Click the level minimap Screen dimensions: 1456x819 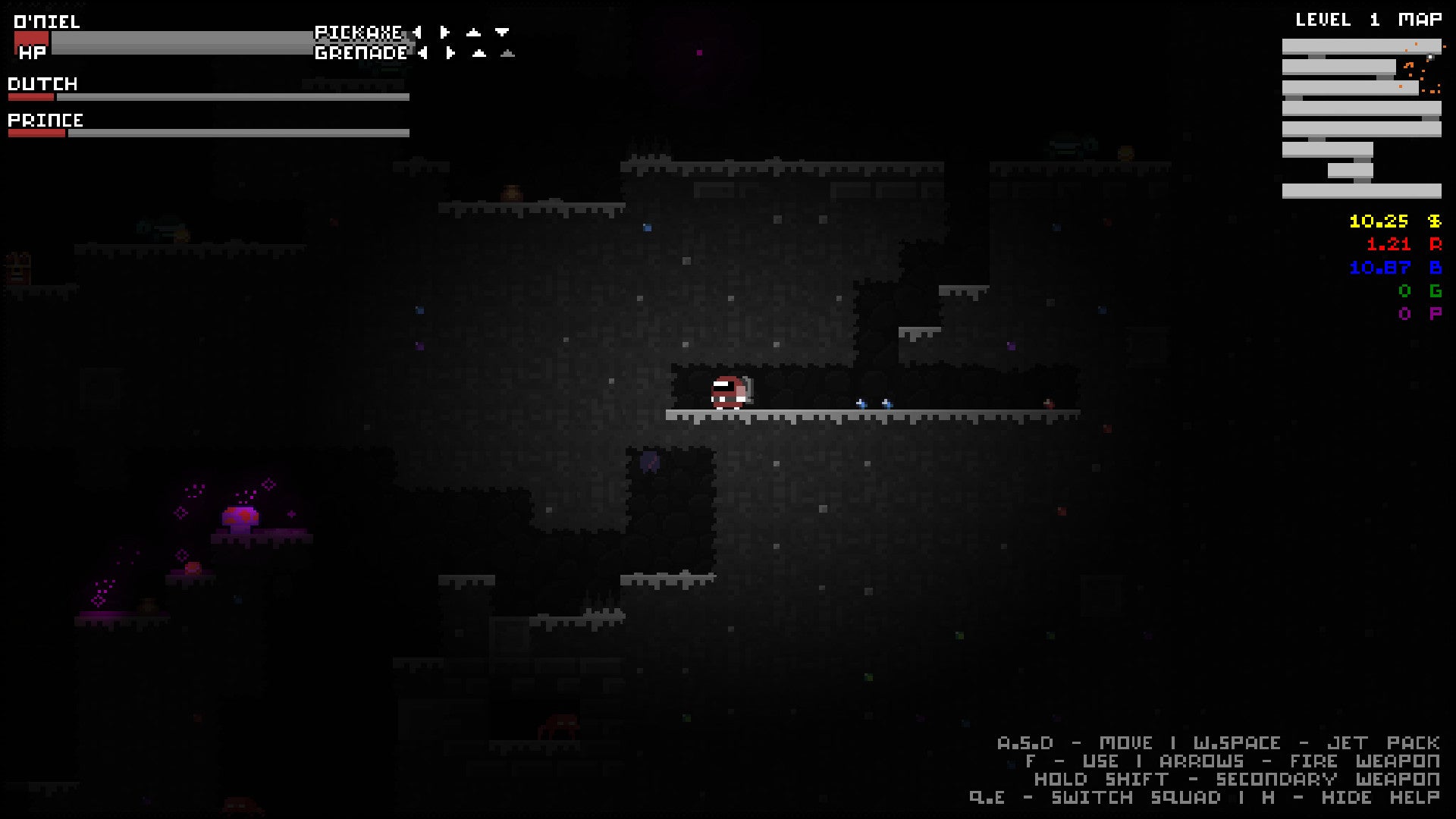click(1361, 118)
